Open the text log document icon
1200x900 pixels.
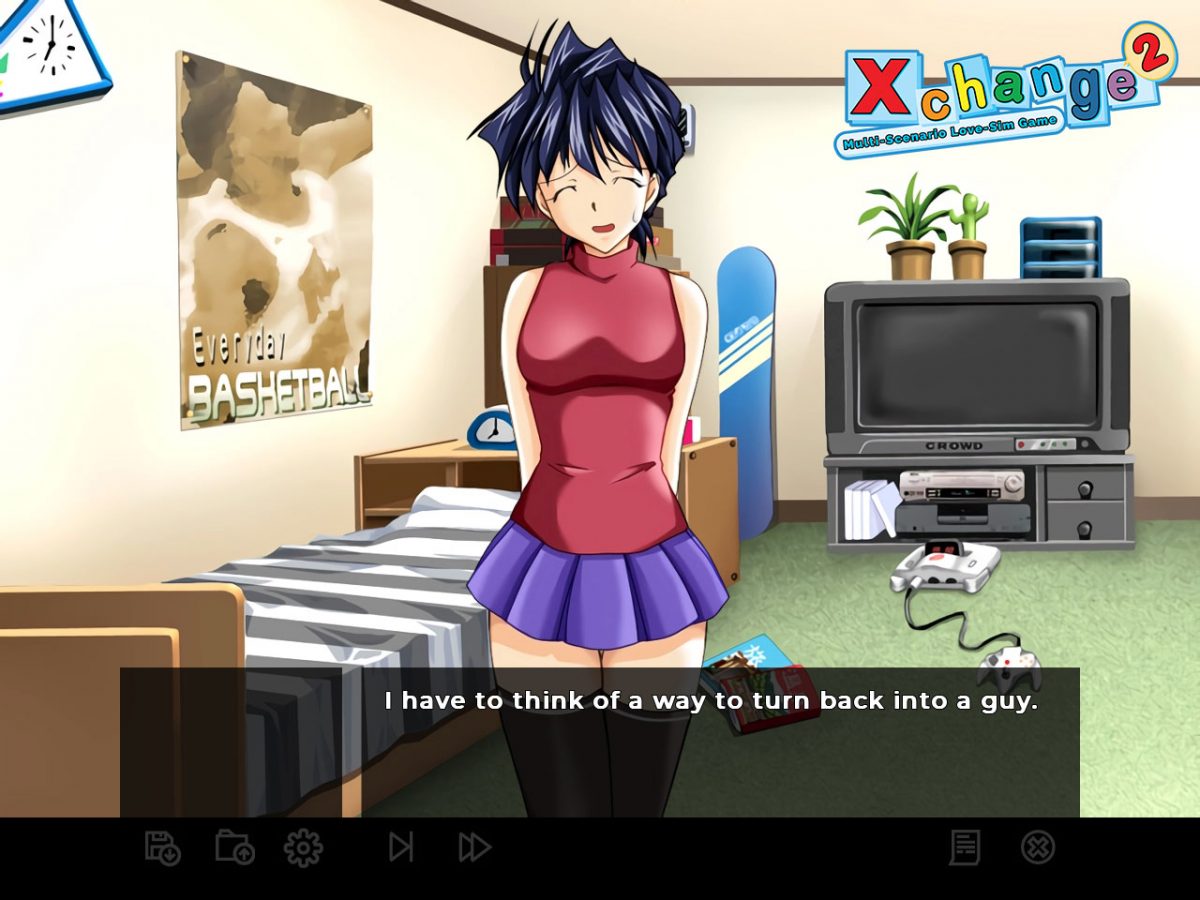pos(964,848)
